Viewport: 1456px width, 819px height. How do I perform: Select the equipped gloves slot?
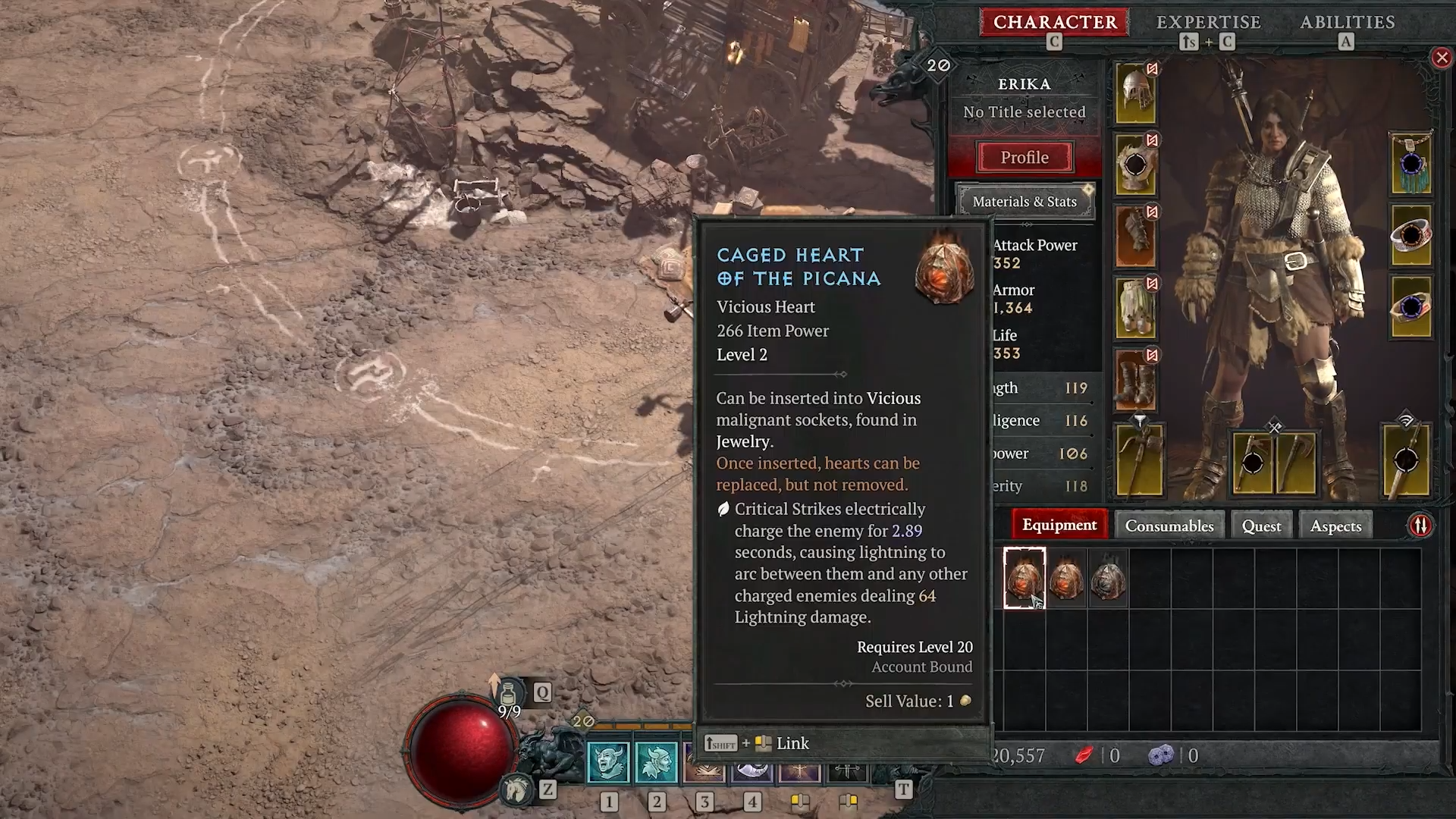click(x=1135, y=236)
